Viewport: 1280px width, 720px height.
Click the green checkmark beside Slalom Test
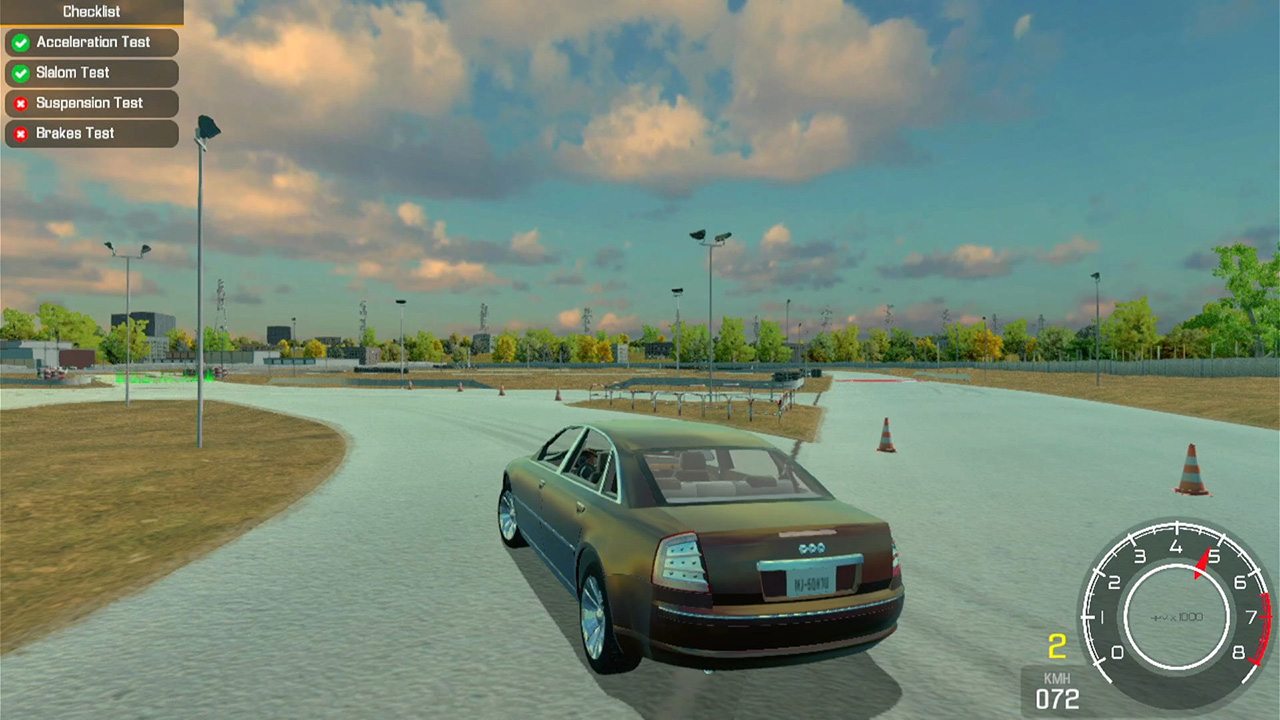[x=22, y=72]
